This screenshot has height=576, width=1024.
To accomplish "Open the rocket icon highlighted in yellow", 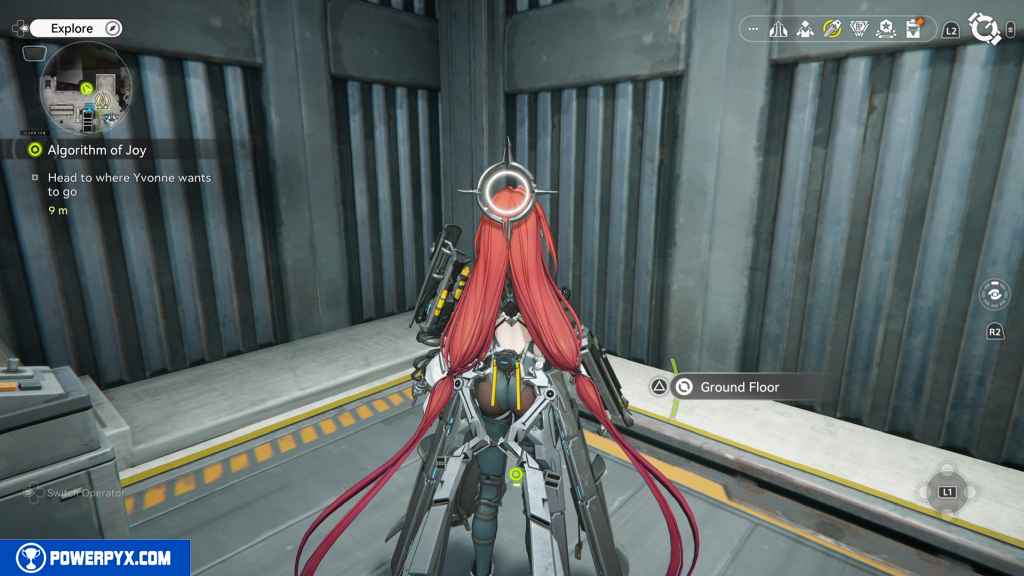I will tap(832, 29).
